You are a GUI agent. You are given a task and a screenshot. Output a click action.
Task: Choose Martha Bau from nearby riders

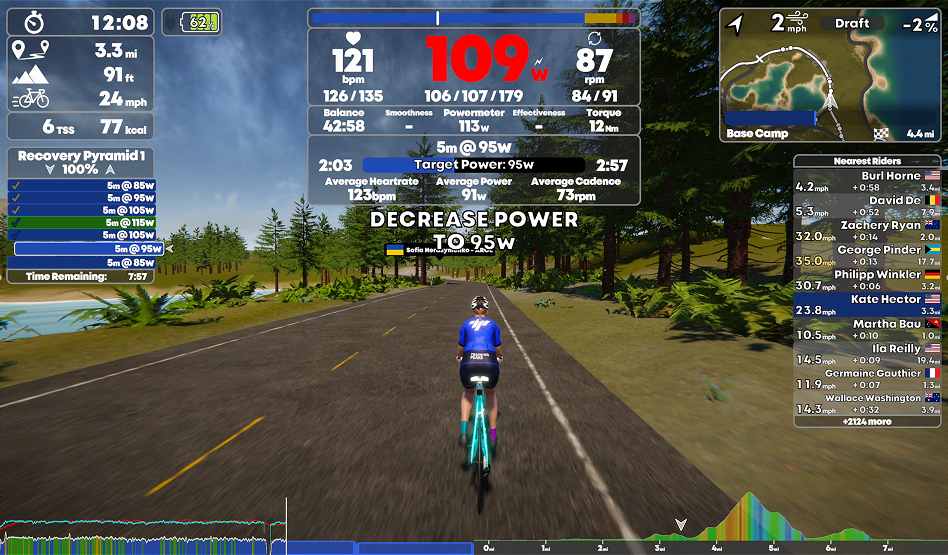tap(867, 329)
